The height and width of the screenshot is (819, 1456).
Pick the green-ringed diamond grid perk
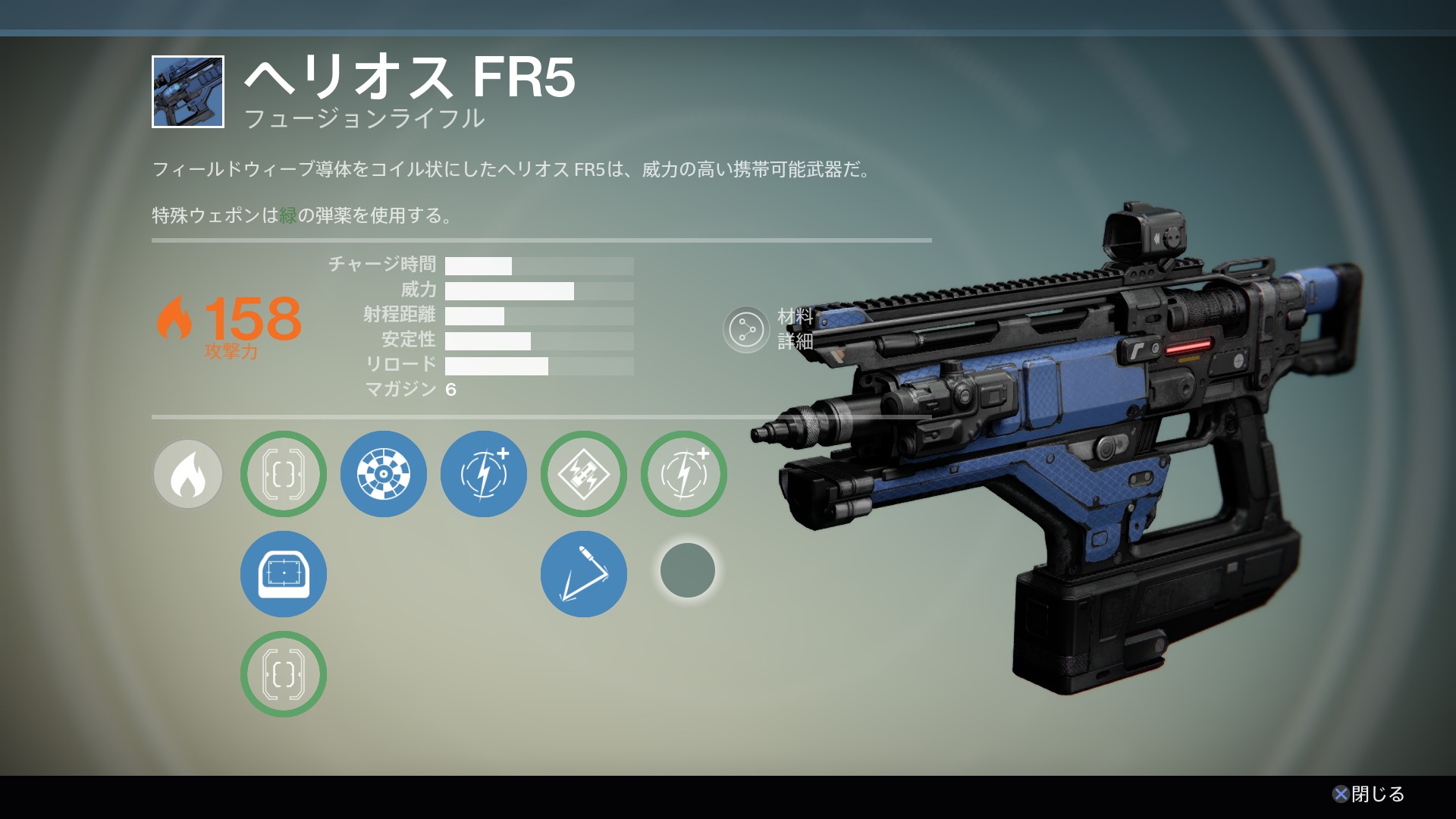(584, 475)
